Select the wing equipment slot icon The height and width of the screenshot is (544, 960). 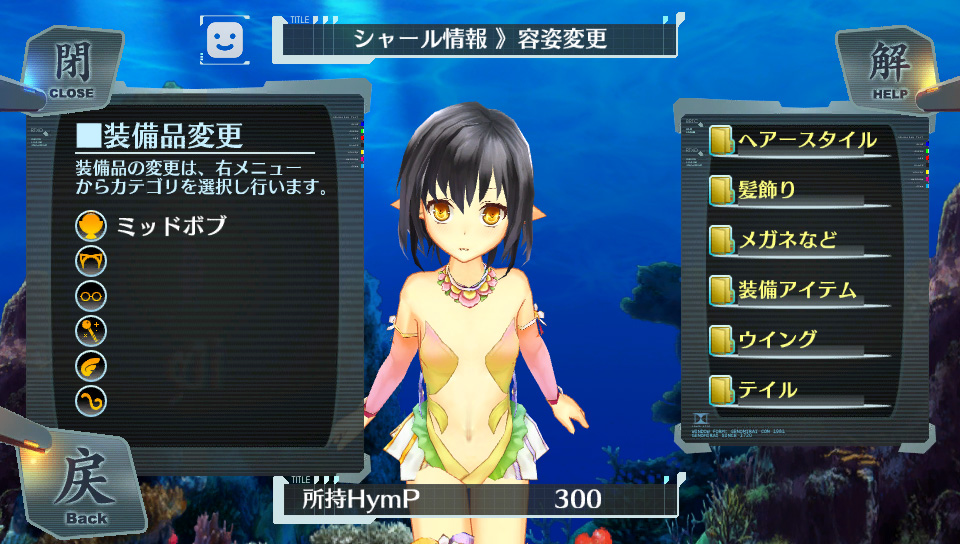tap(91, 366)
